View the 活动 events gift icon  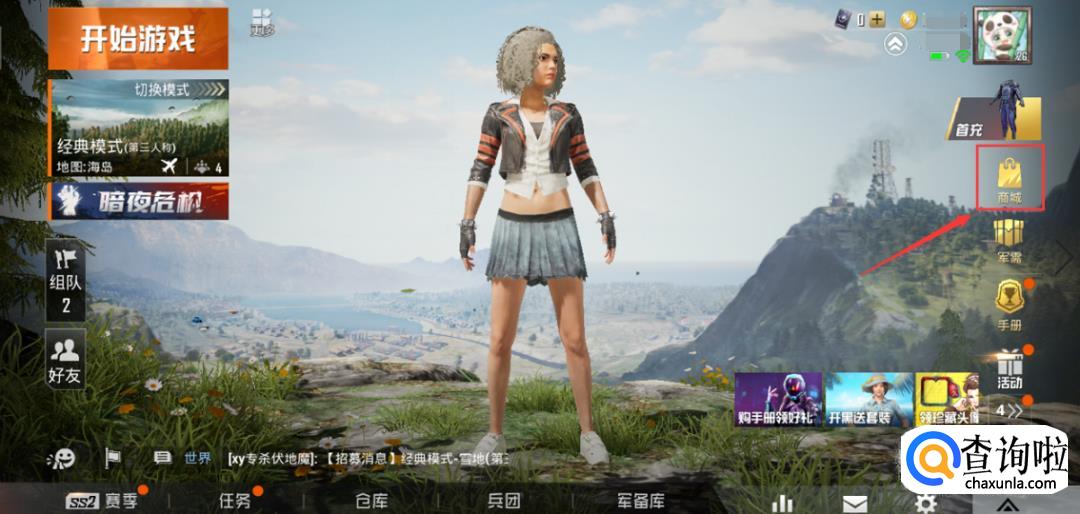(1009, 368)
